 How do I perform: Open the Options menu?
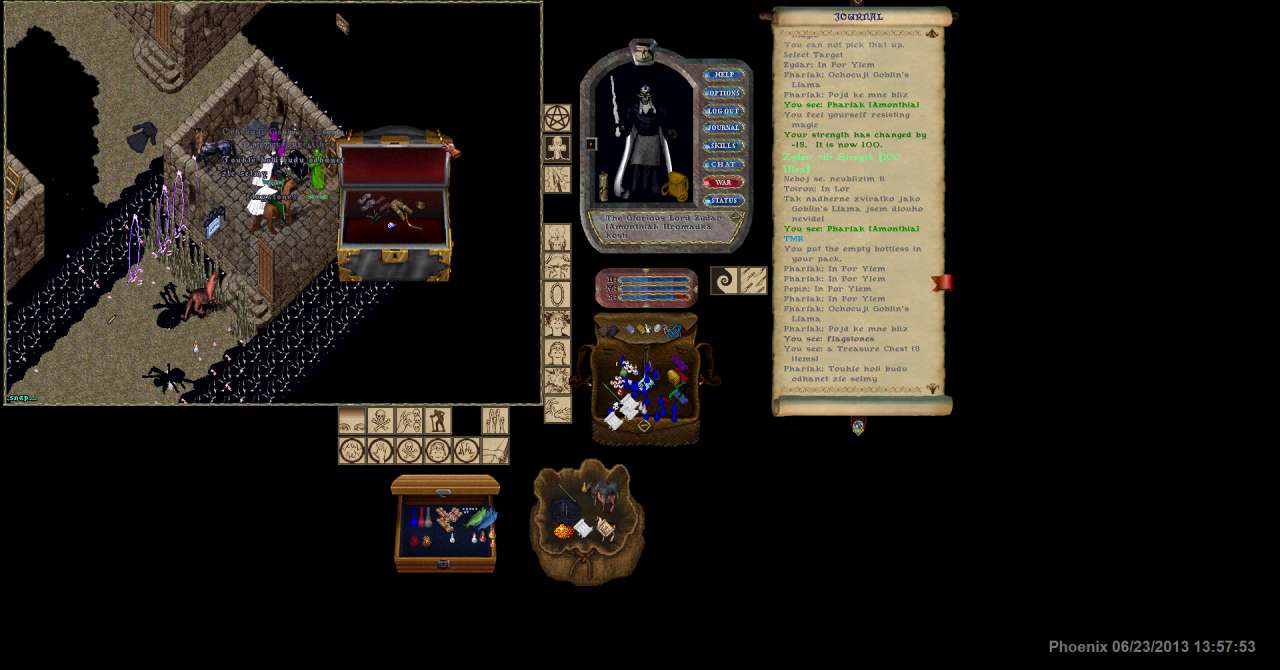click(723, 93)
